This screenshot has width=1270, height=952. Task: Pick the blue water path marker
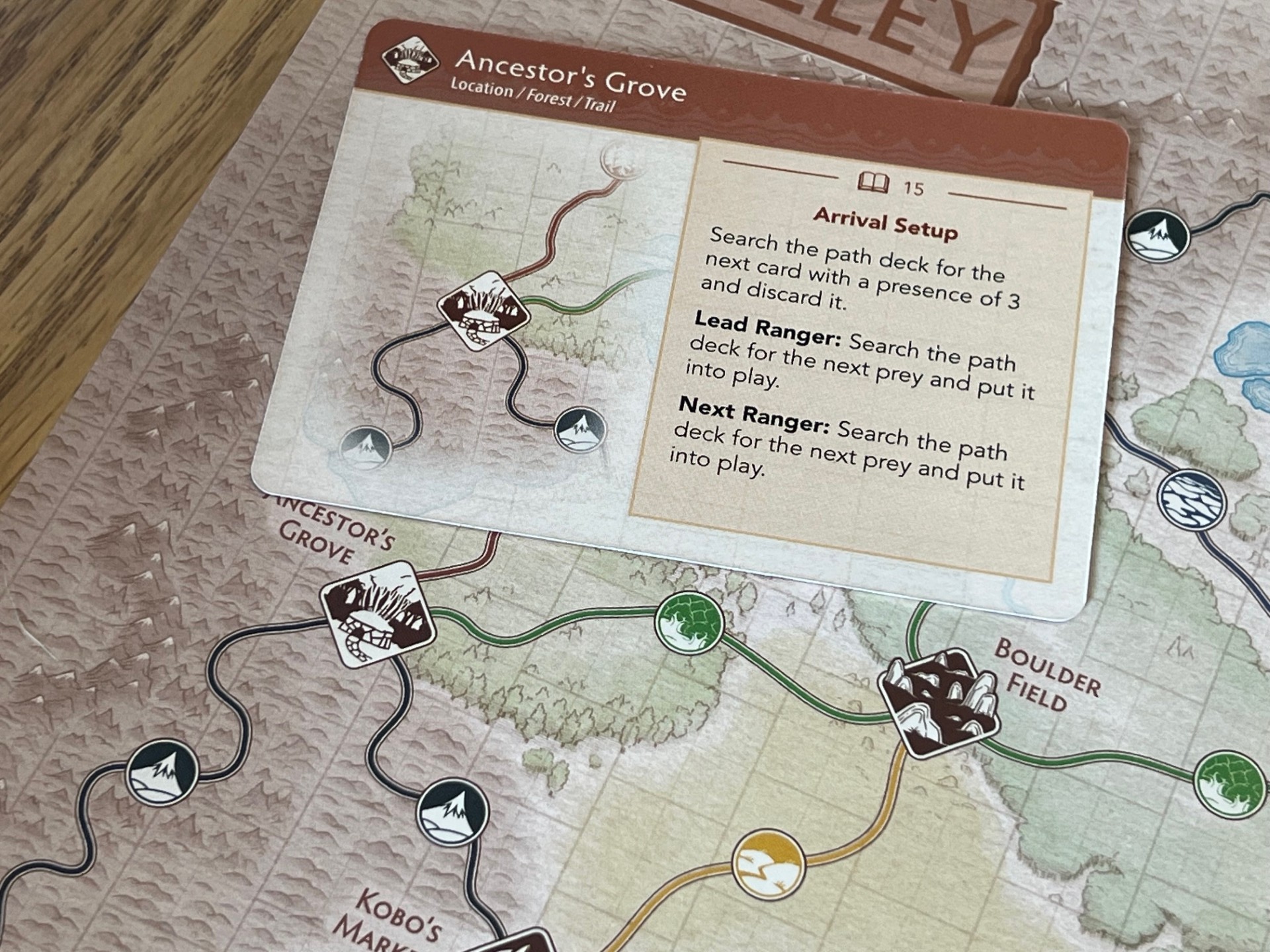[1192, 502]
